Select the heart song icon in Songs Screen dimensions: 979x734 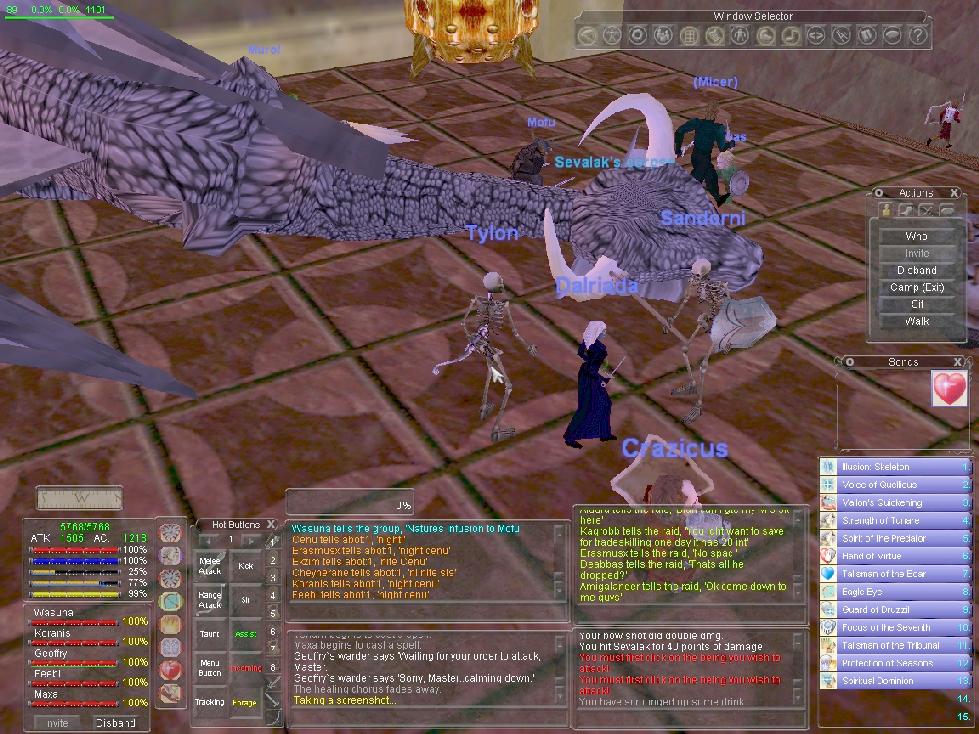(x=948, y=388)
